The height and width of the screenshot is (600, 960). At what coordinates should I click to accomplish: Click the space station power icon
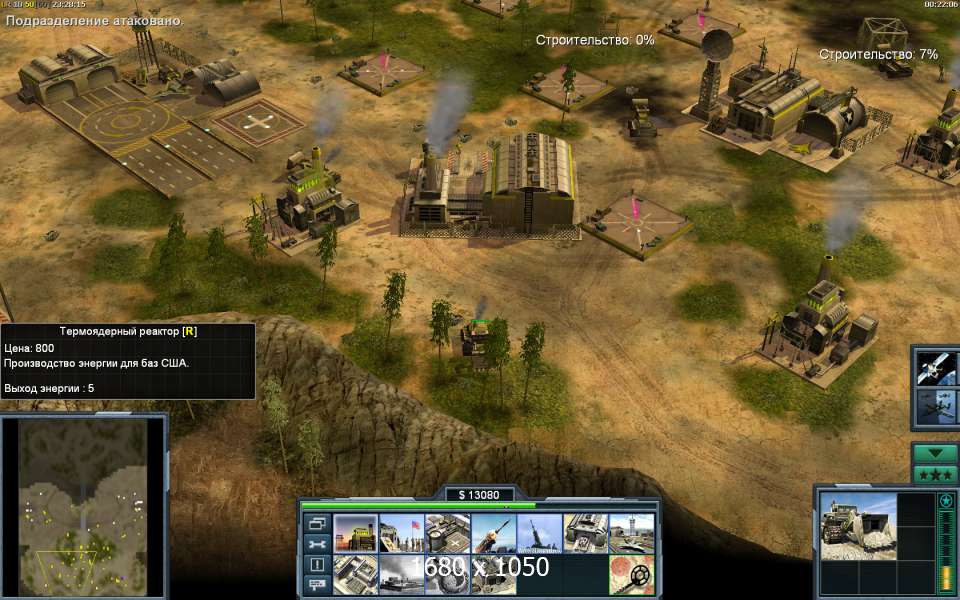939,406
